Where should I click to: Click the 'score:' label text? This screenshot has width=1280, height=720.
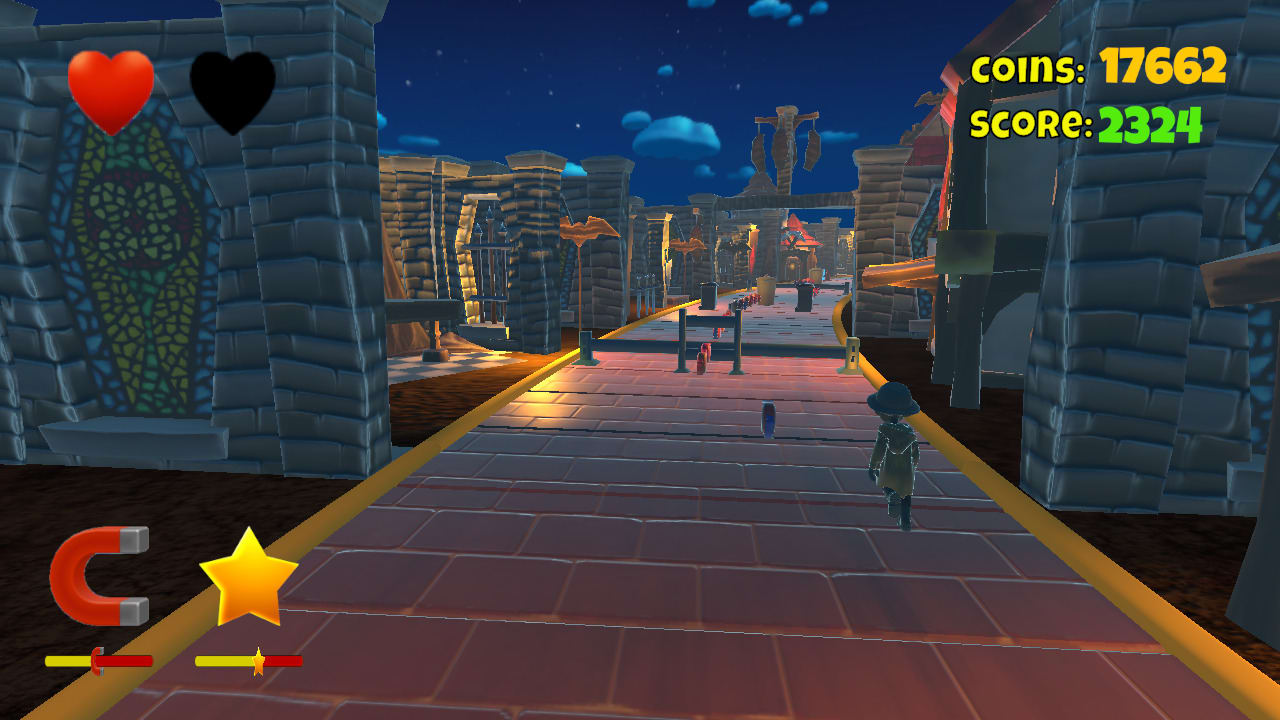[x=1030, y=122]
